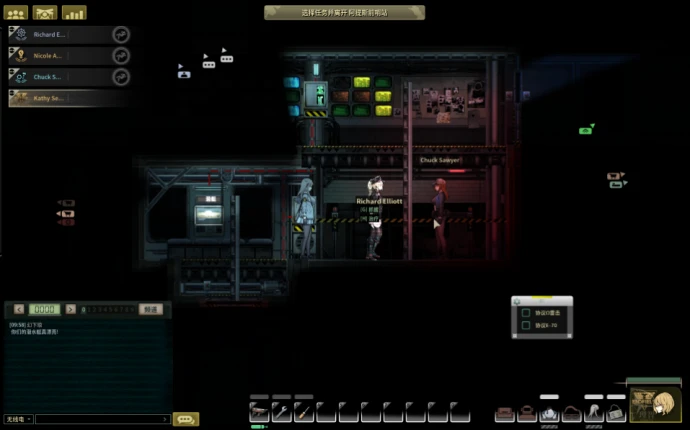Viewport: 690px width, 430px height.
Task: Switch to the next radio channel
Action: point(69,310)
